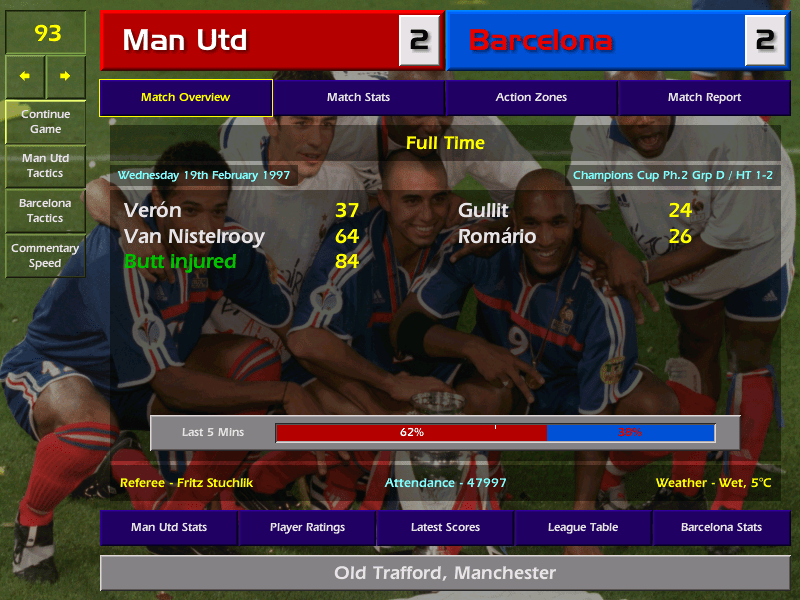
Task: Change the Commentary Speed
Action: (x=45, y=255)
